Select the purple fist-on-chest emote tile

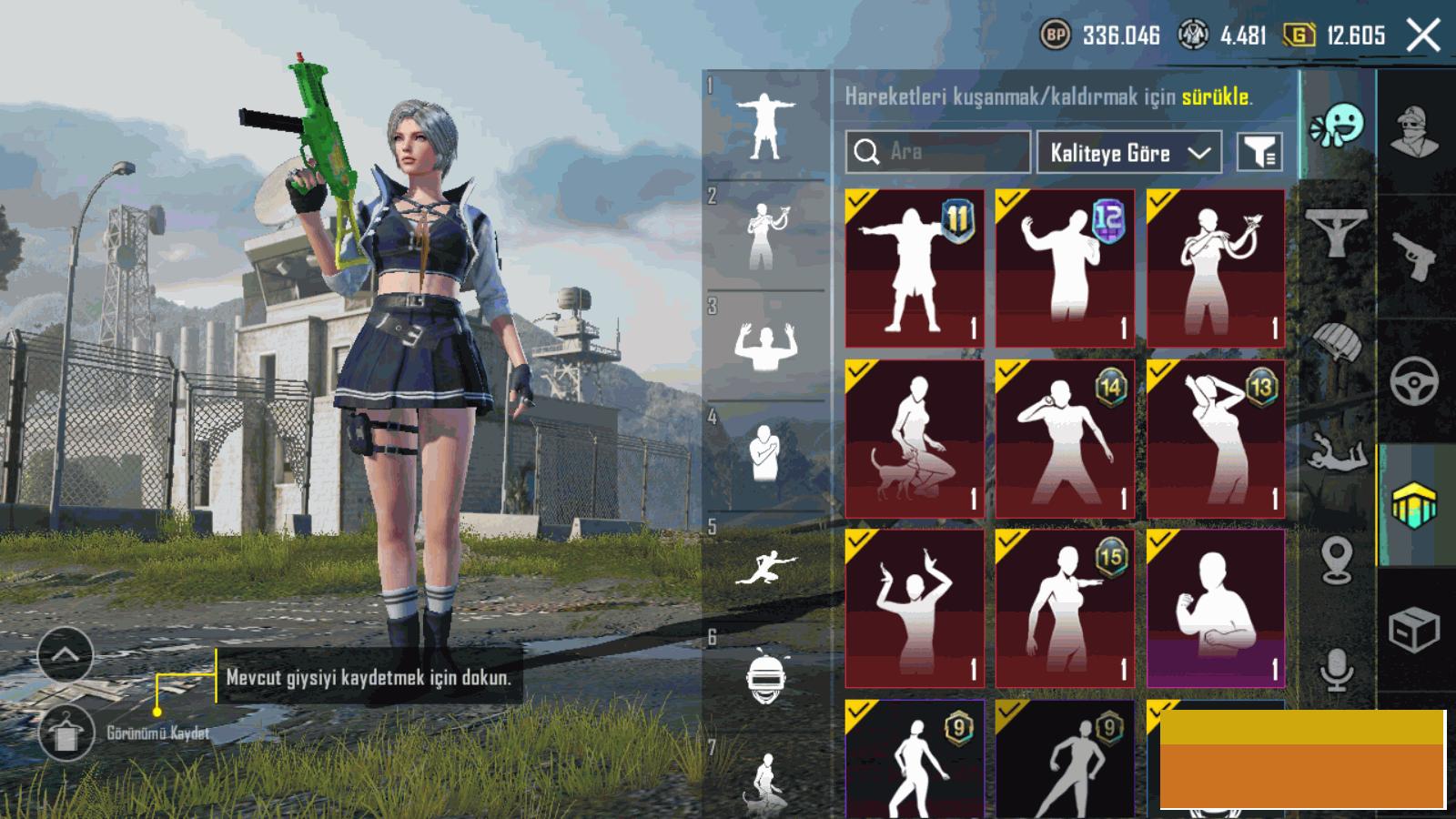pos(1216,608)
